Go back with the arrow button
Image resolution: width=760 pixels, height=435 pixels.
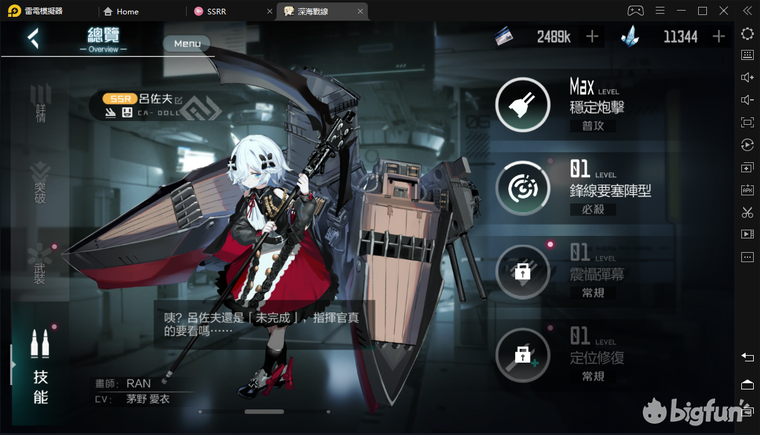(x=33, y=38)
